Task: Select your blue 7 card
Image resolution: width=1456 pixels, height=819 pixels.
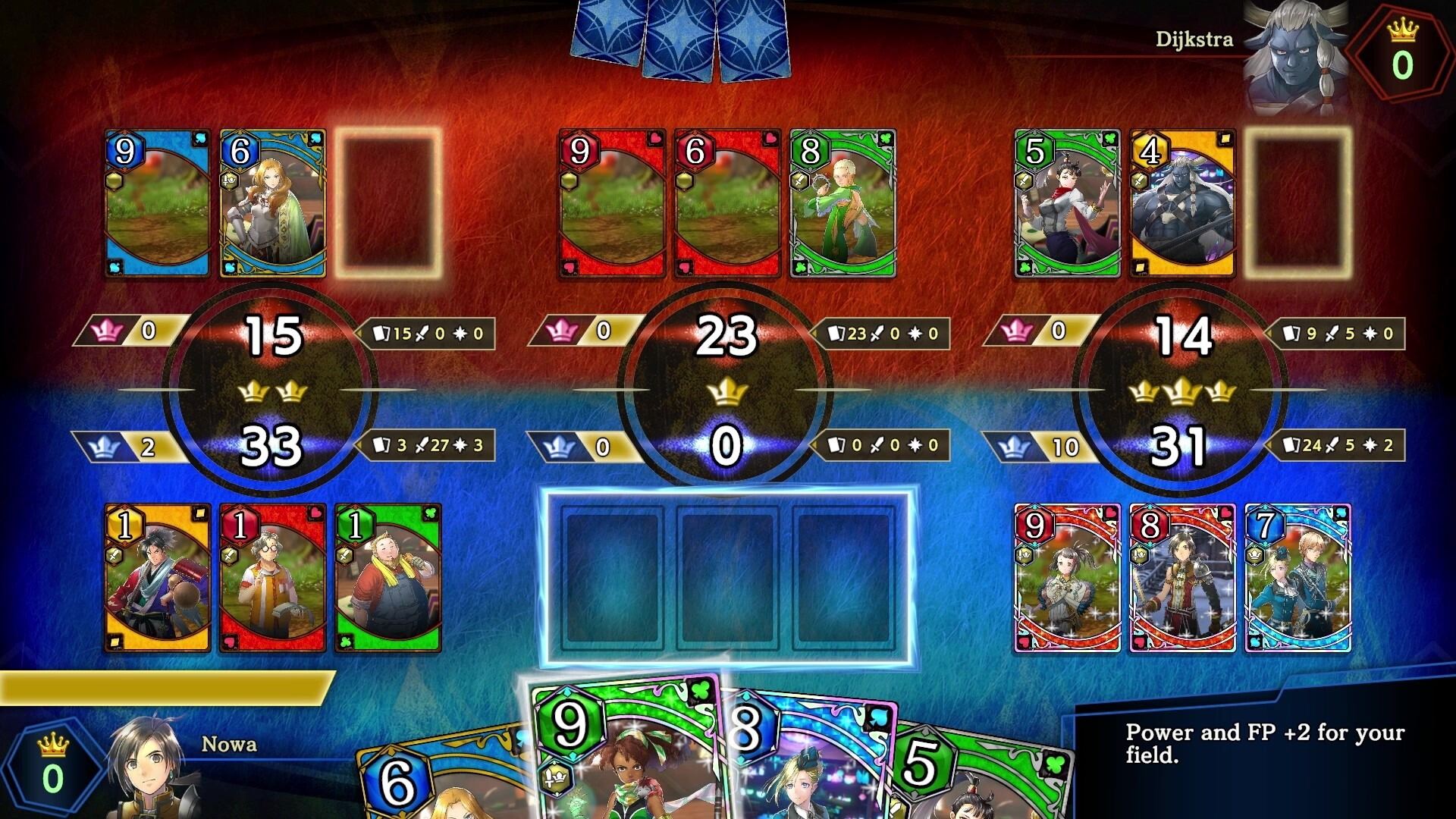Action: coord(1298,578)
